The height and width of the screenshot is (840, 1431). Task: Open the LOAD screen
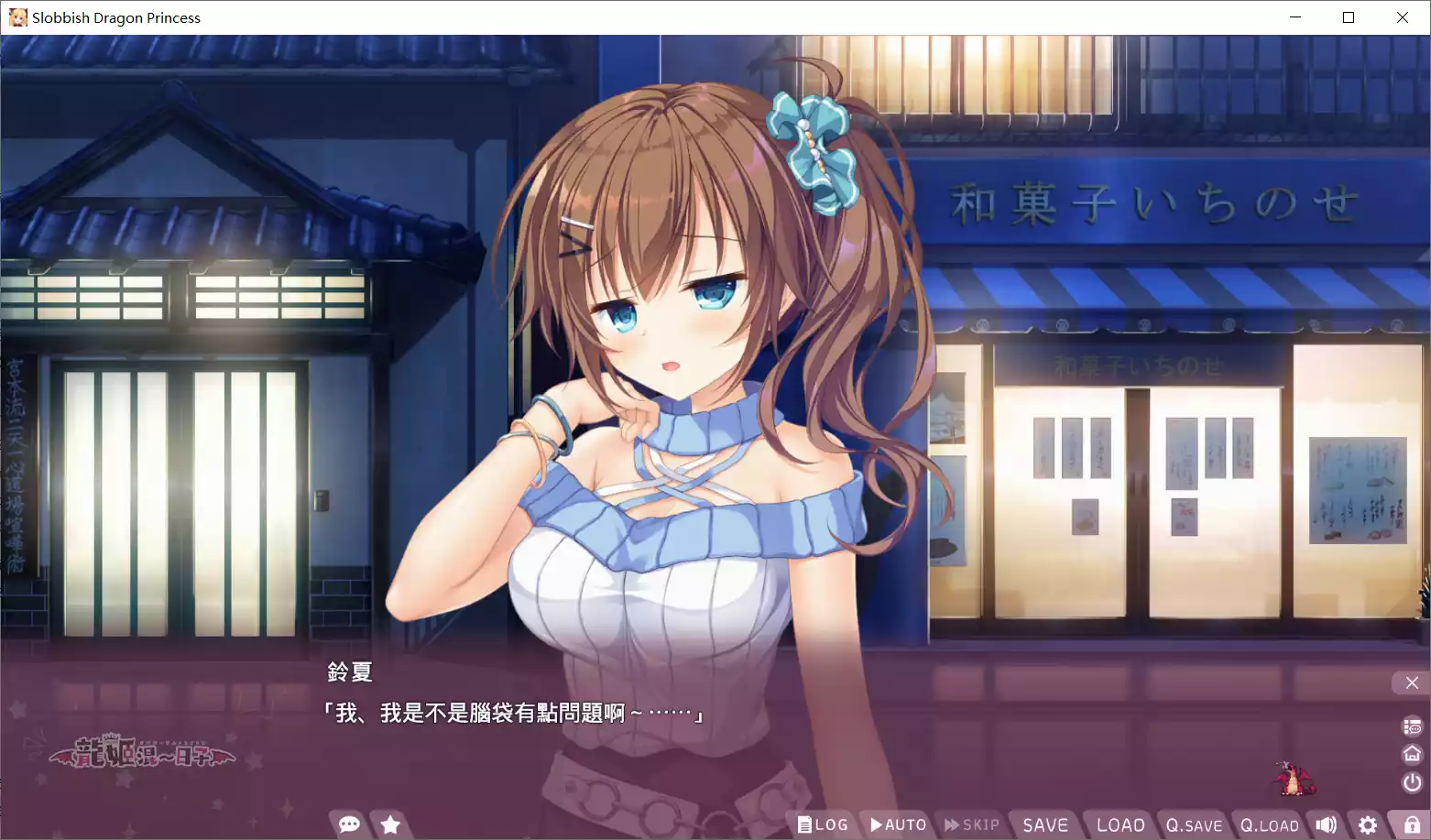click(1119, 824)
